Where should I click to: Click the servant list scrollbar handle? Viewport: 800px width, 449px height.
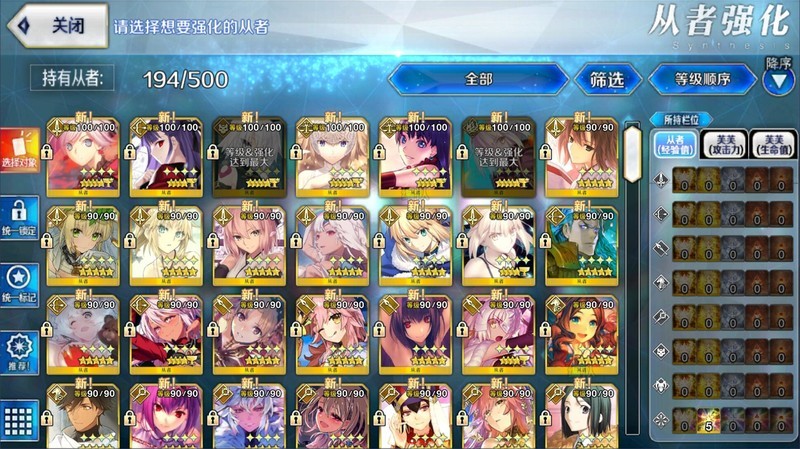coord(632,150)
